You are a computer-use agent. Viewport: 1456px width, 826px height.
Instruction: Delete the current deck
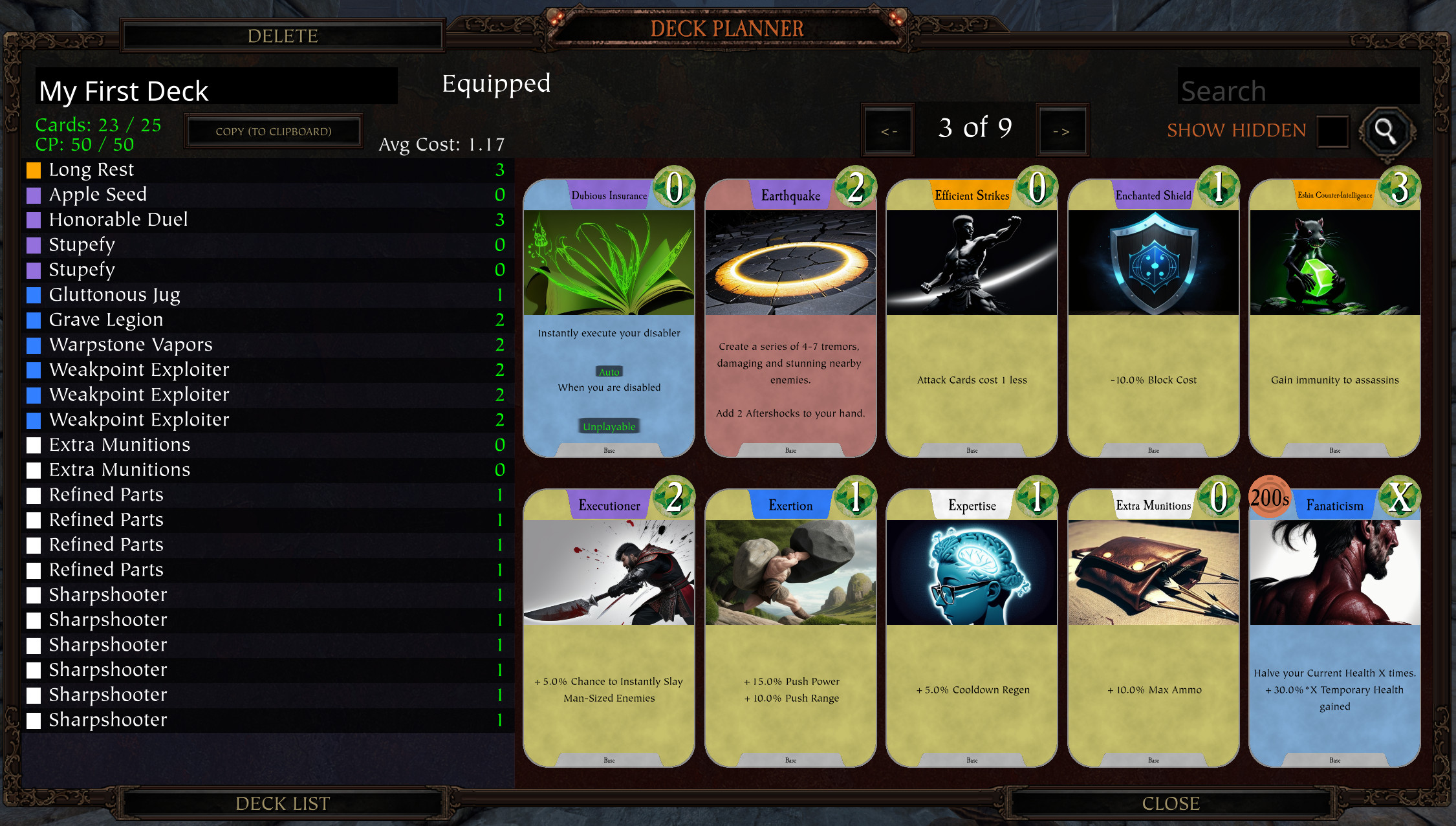(x=283, y=36)
